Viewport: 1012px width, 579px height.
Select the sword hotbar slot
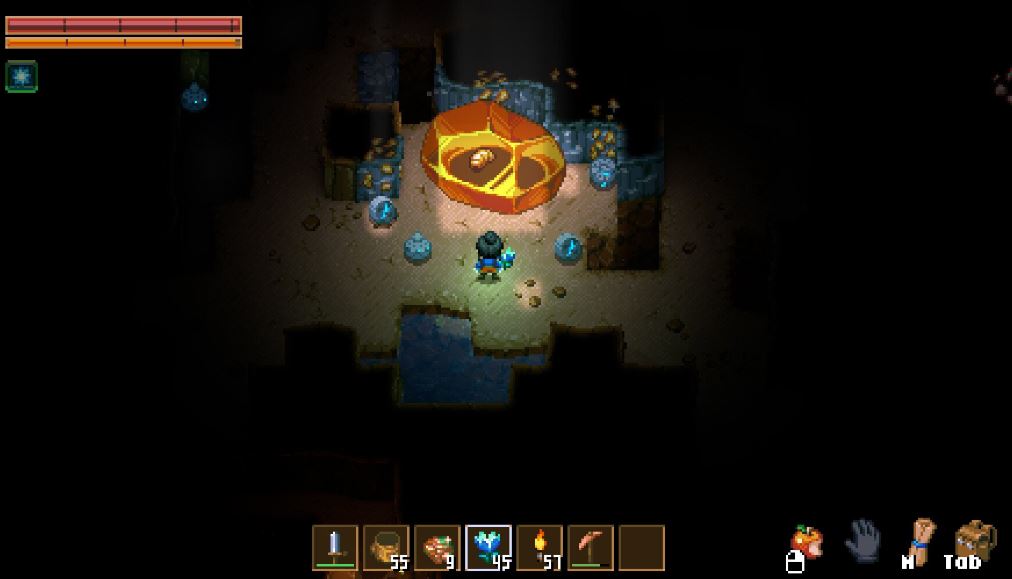(x=335, y=547)
